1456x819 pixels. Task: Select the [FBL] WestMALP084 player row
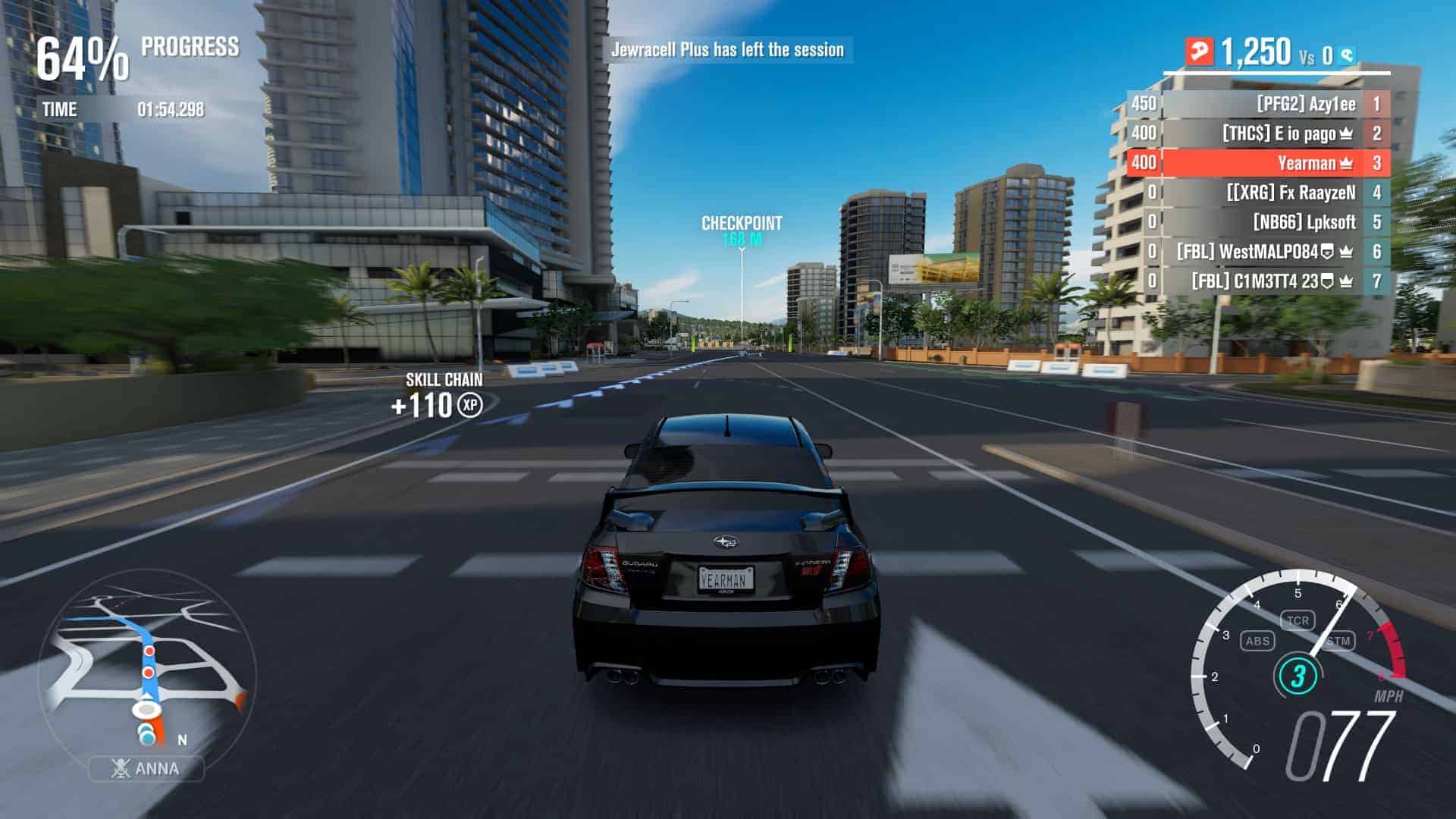coord(1259,252)
